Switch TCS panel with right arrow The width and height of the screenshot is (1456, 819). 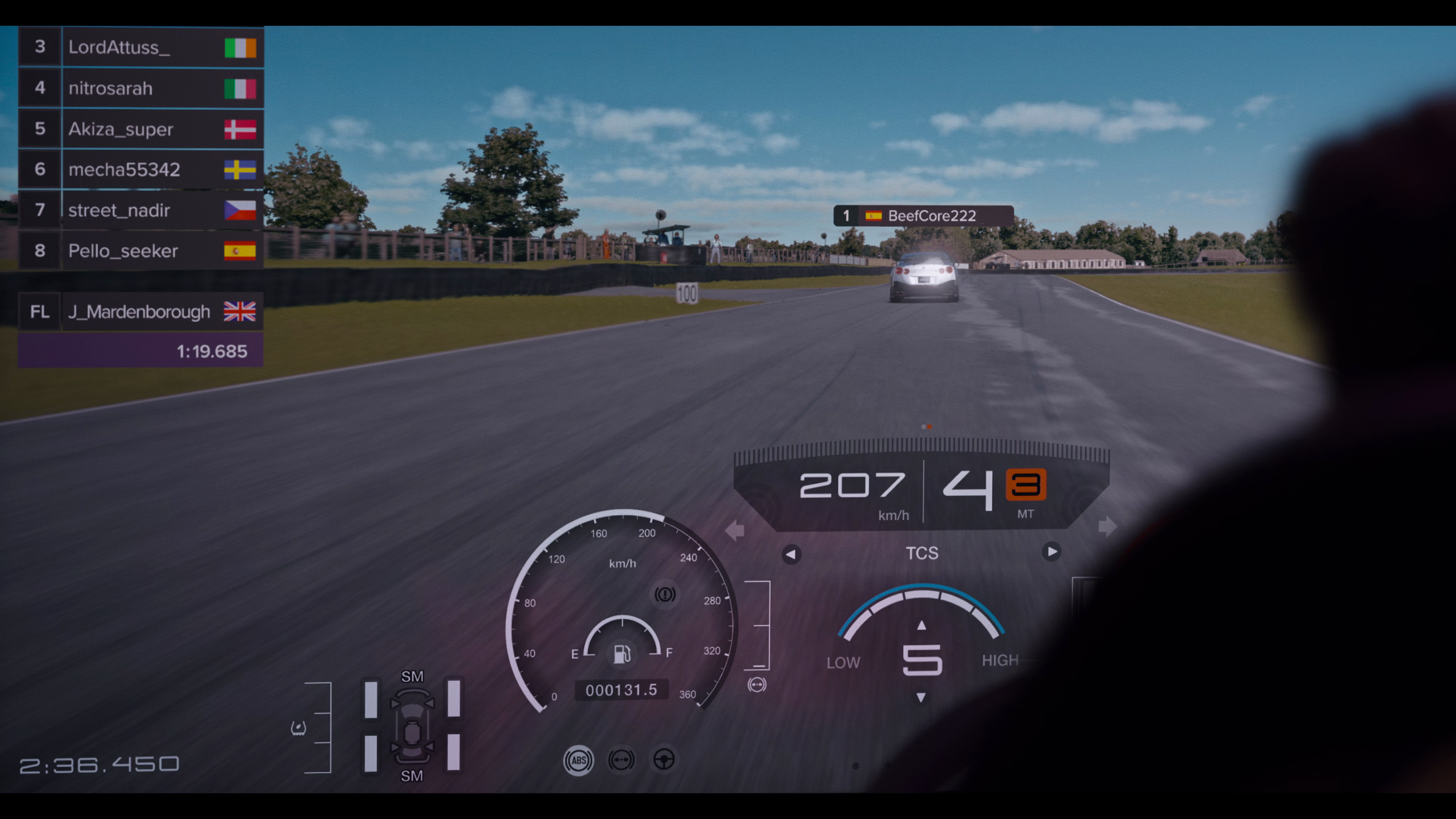1051,552
